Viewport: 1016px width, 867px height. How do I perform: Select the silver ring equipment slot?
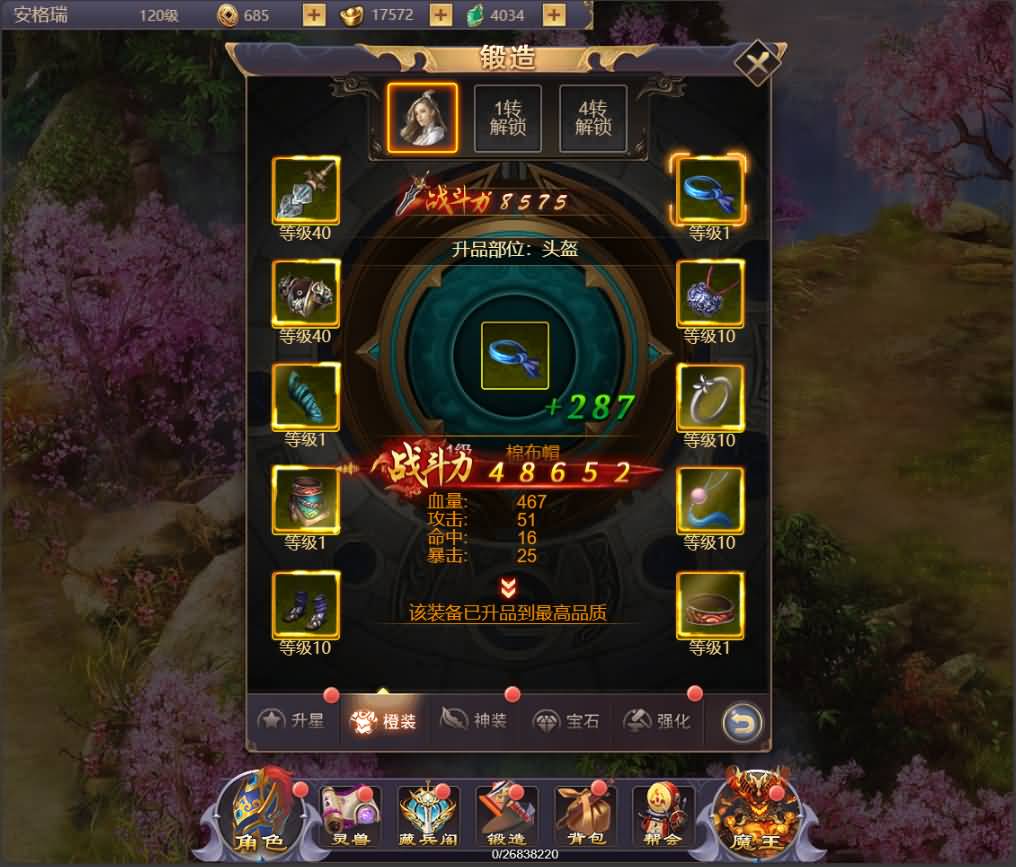click(x=709, y=397)
